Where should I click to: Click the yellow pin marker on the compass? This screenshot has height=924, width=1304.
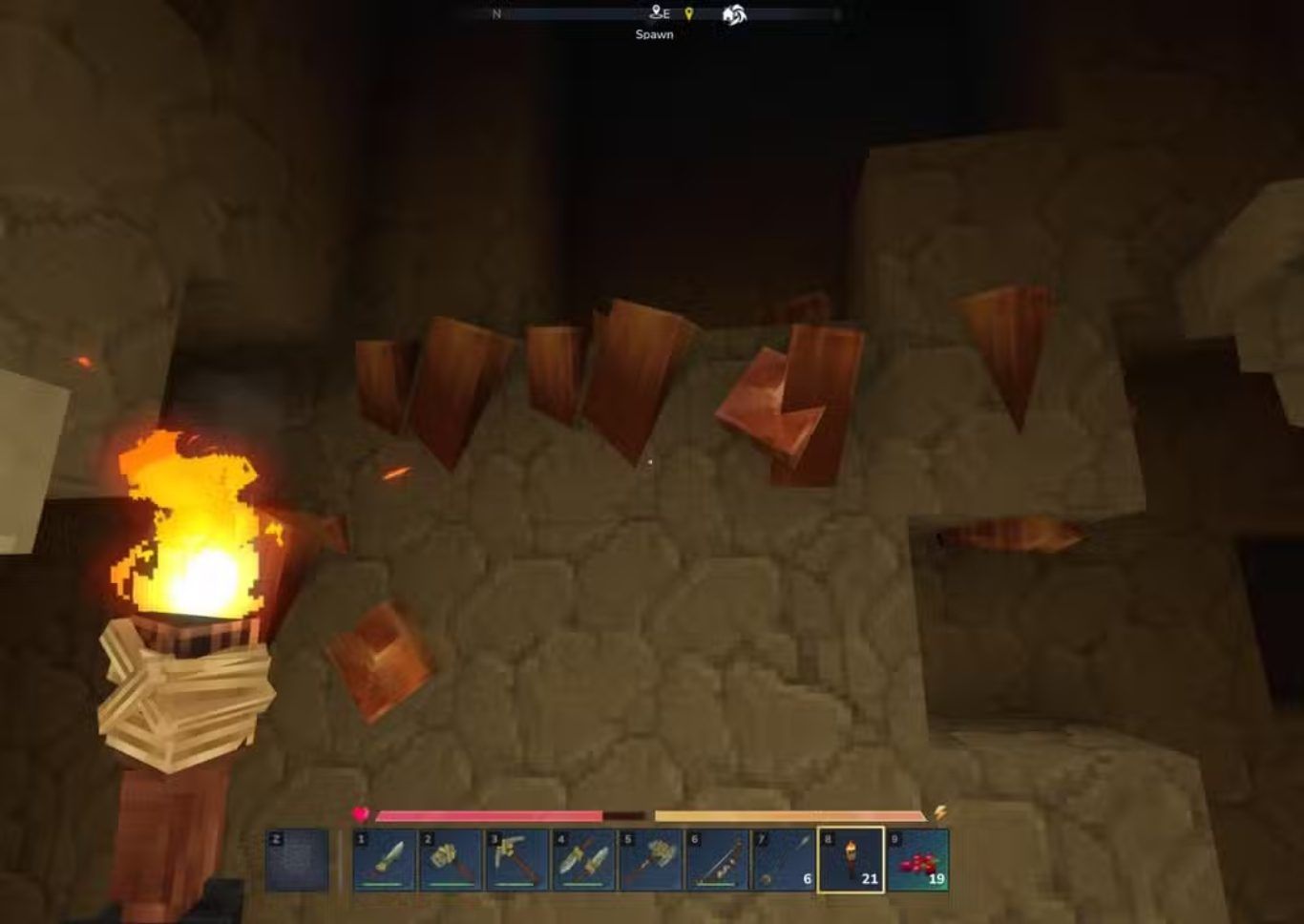tap(689, 14)
